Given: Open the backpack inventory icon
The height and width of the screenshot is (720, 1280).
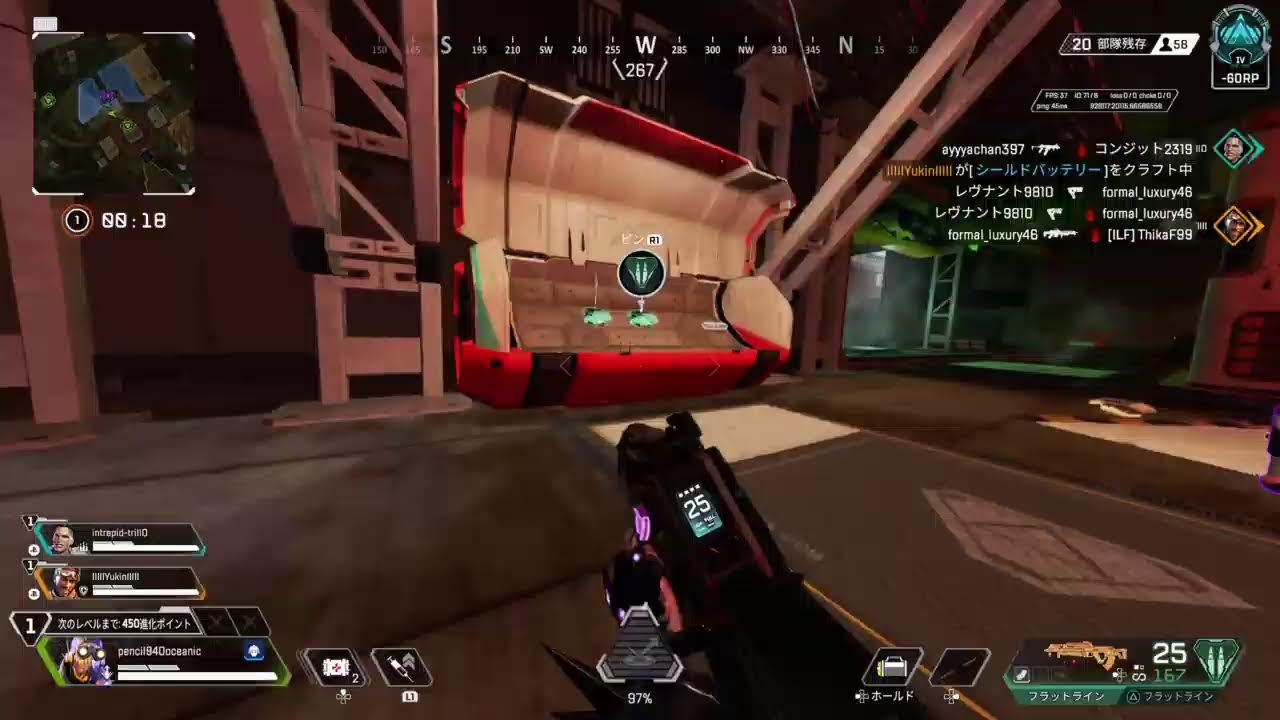Looking at the screenshot, I should 891,666.
